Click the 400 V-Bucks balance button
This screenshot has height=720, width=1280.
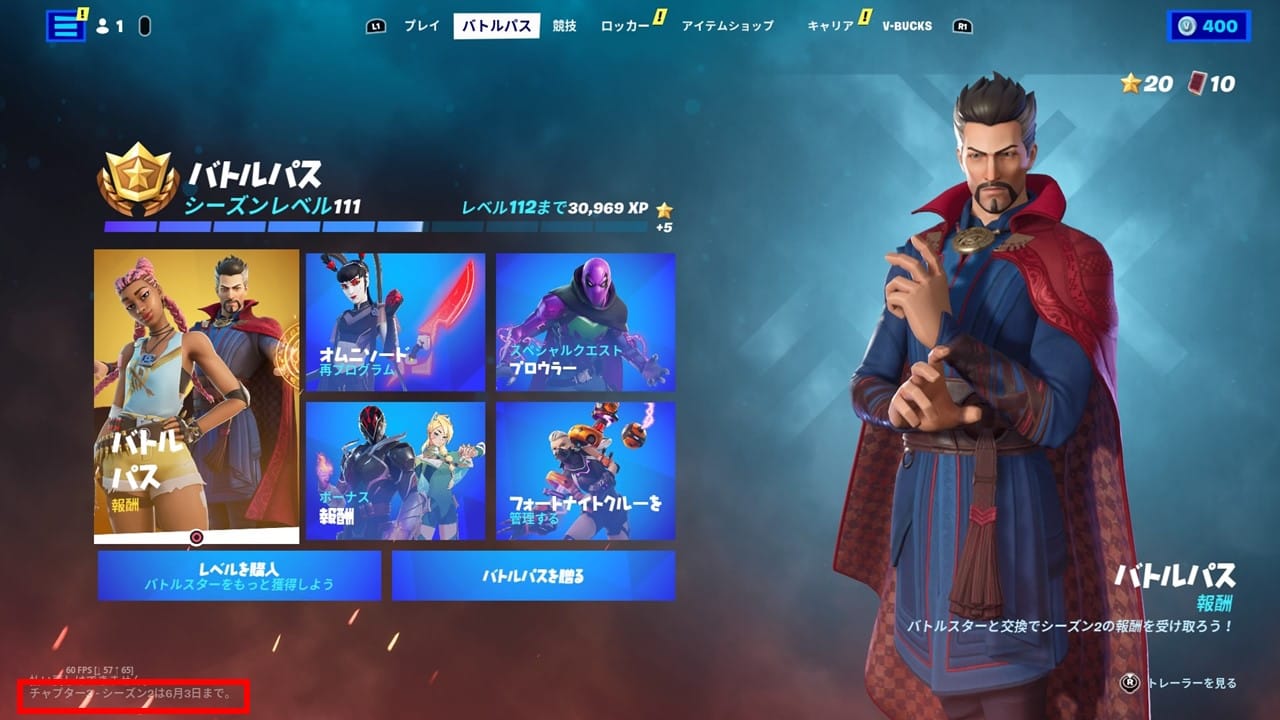point(1208,26)
